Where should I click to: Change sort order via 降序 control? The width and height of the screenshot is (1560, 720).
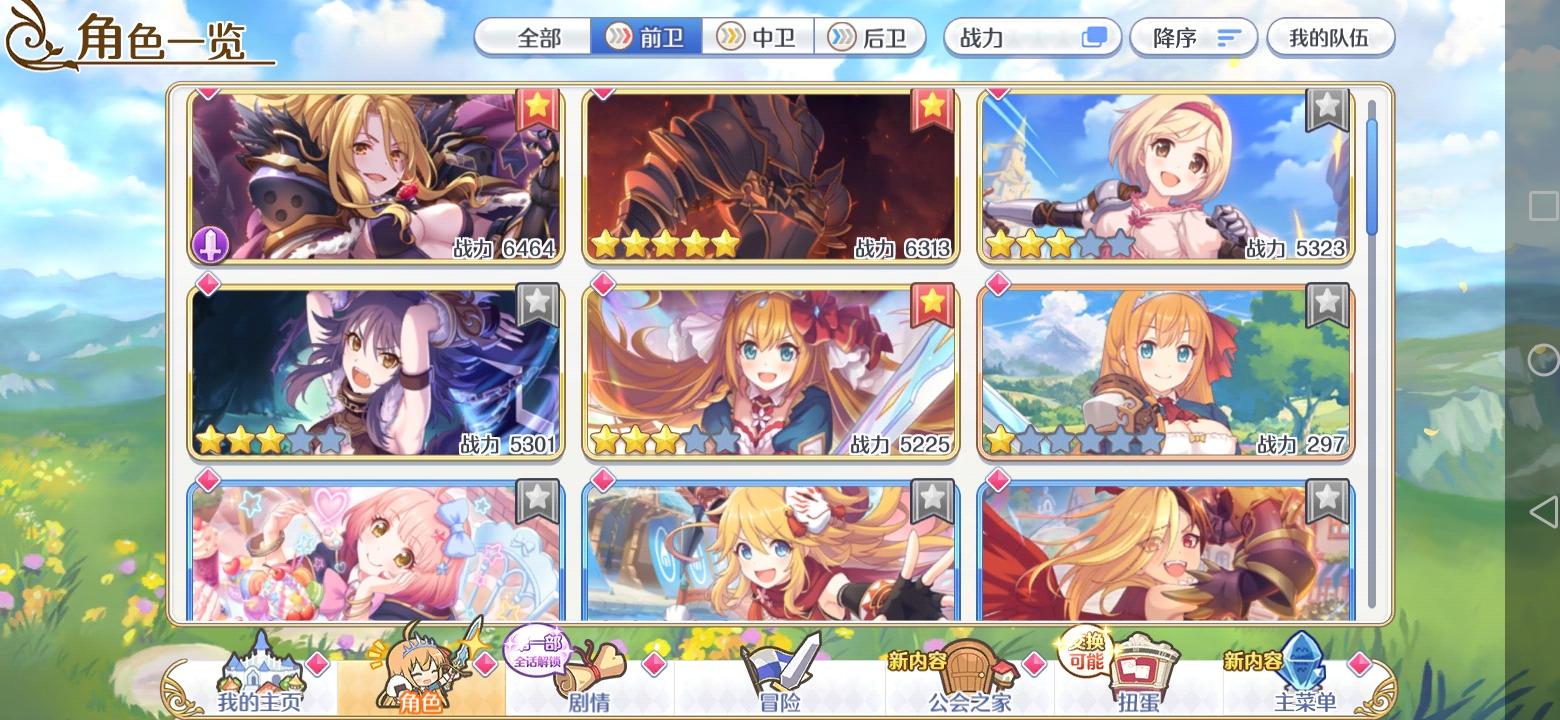tap(1193, 37)
